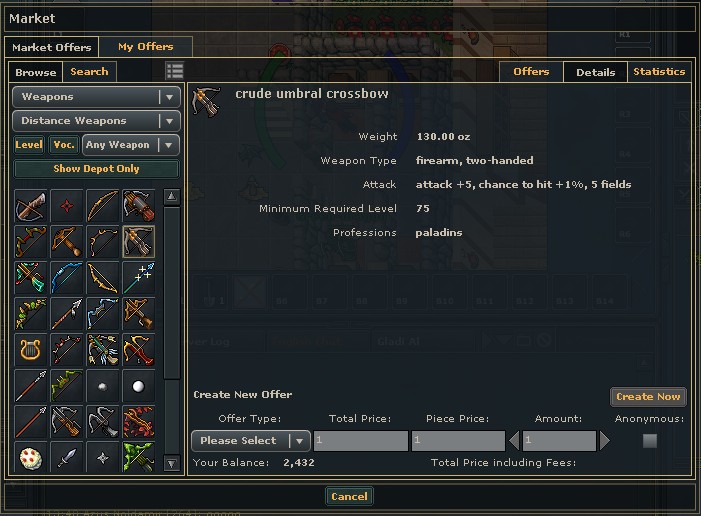701x516 pixels.
Task: Switch to the My Offers tab
Action: tap(145, 47)
